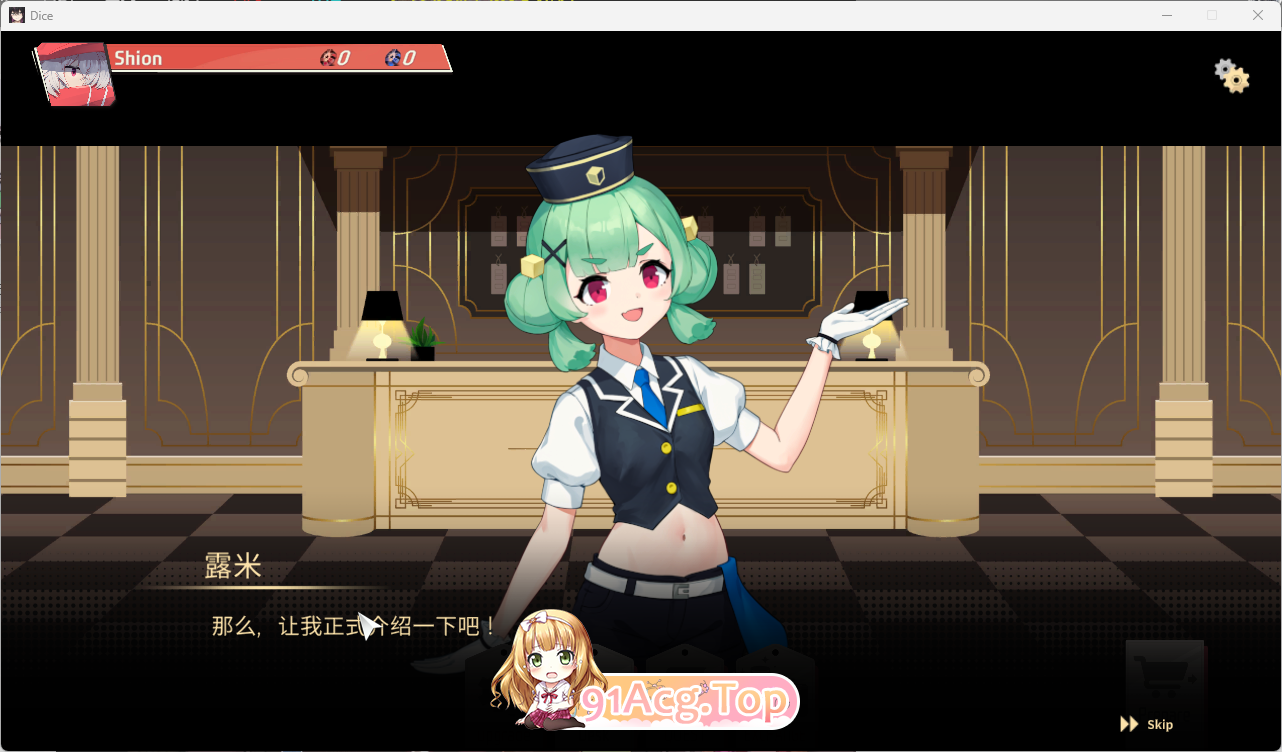Image resolution: width=1282 pixels, height=752 pixels.
Task: Click the double-arrow Skip icon
Action: [1131, 724]
